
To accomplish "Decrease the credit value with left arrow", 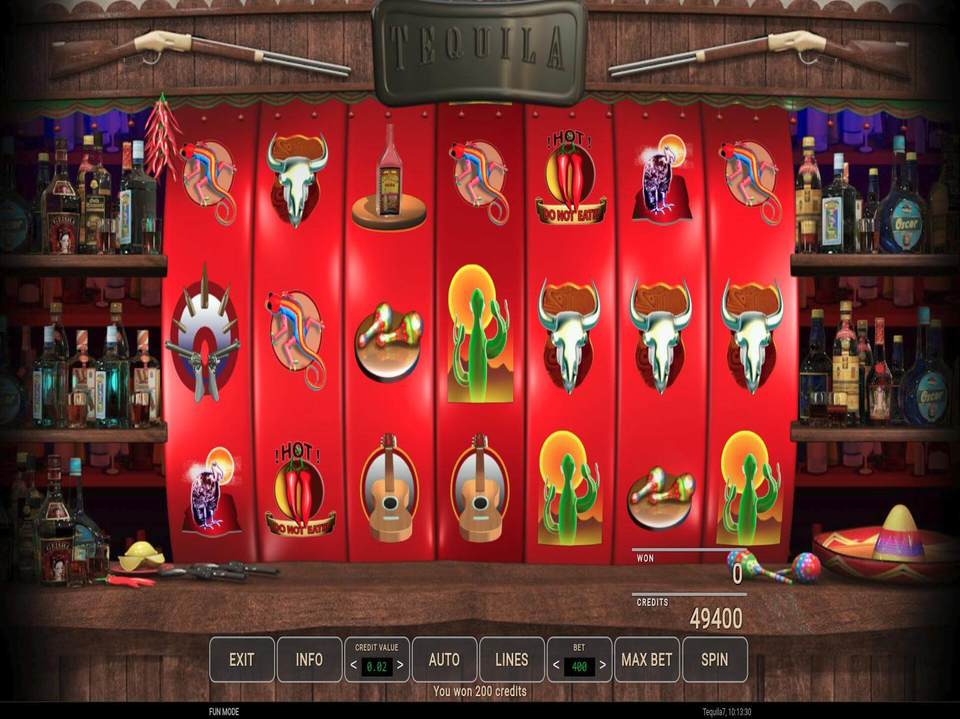I will [353, 665].
